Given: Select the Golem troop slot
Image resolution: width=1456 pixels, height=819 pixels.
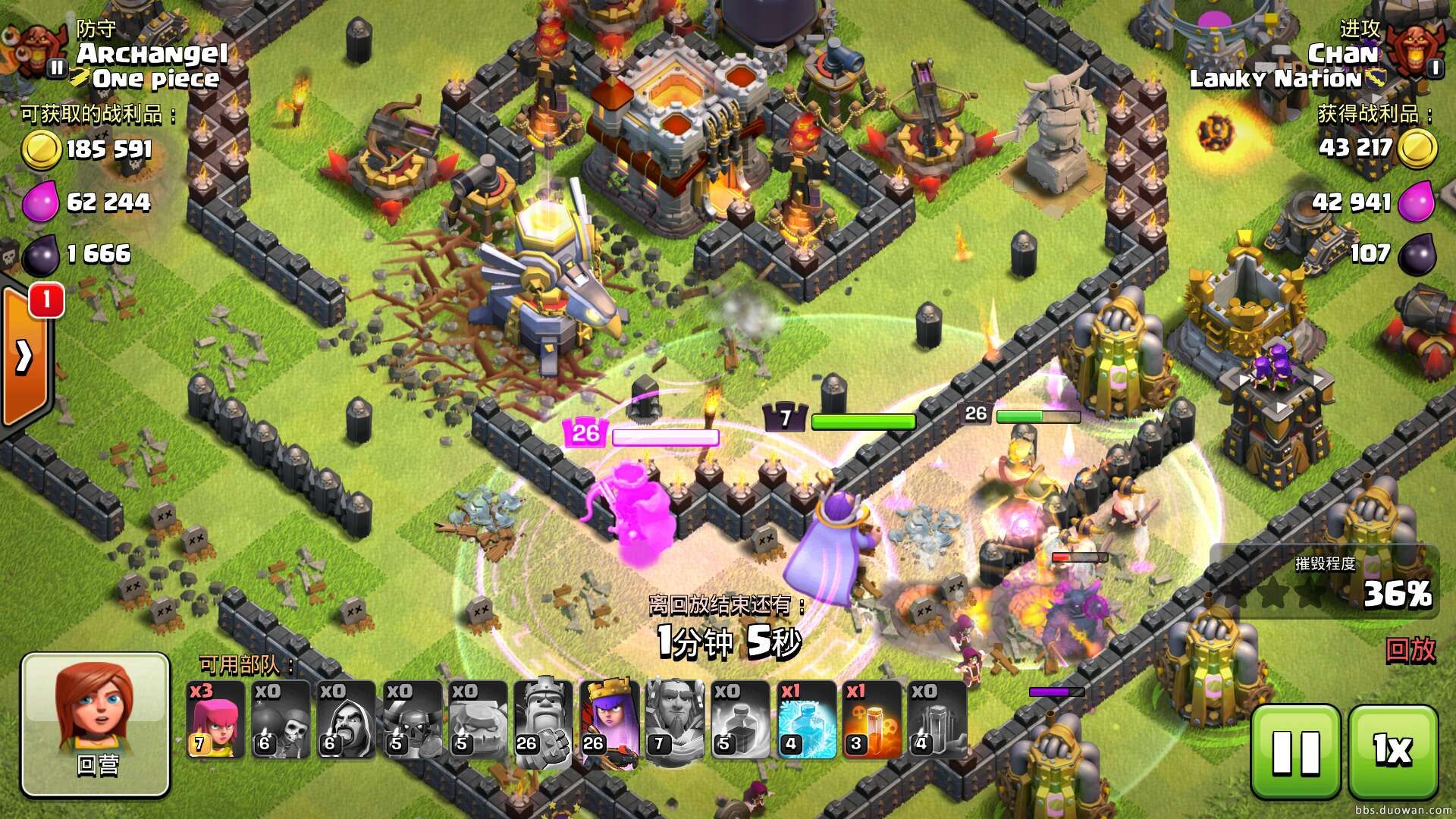Looking at the screenshot, I should (477, 720).
